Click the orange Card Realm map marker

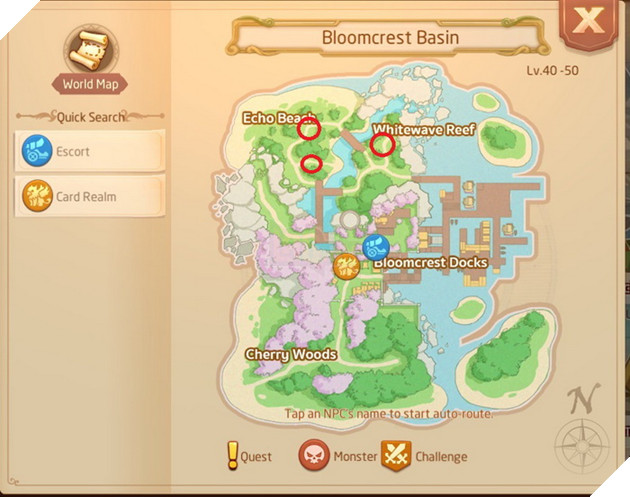pos(347,265)
